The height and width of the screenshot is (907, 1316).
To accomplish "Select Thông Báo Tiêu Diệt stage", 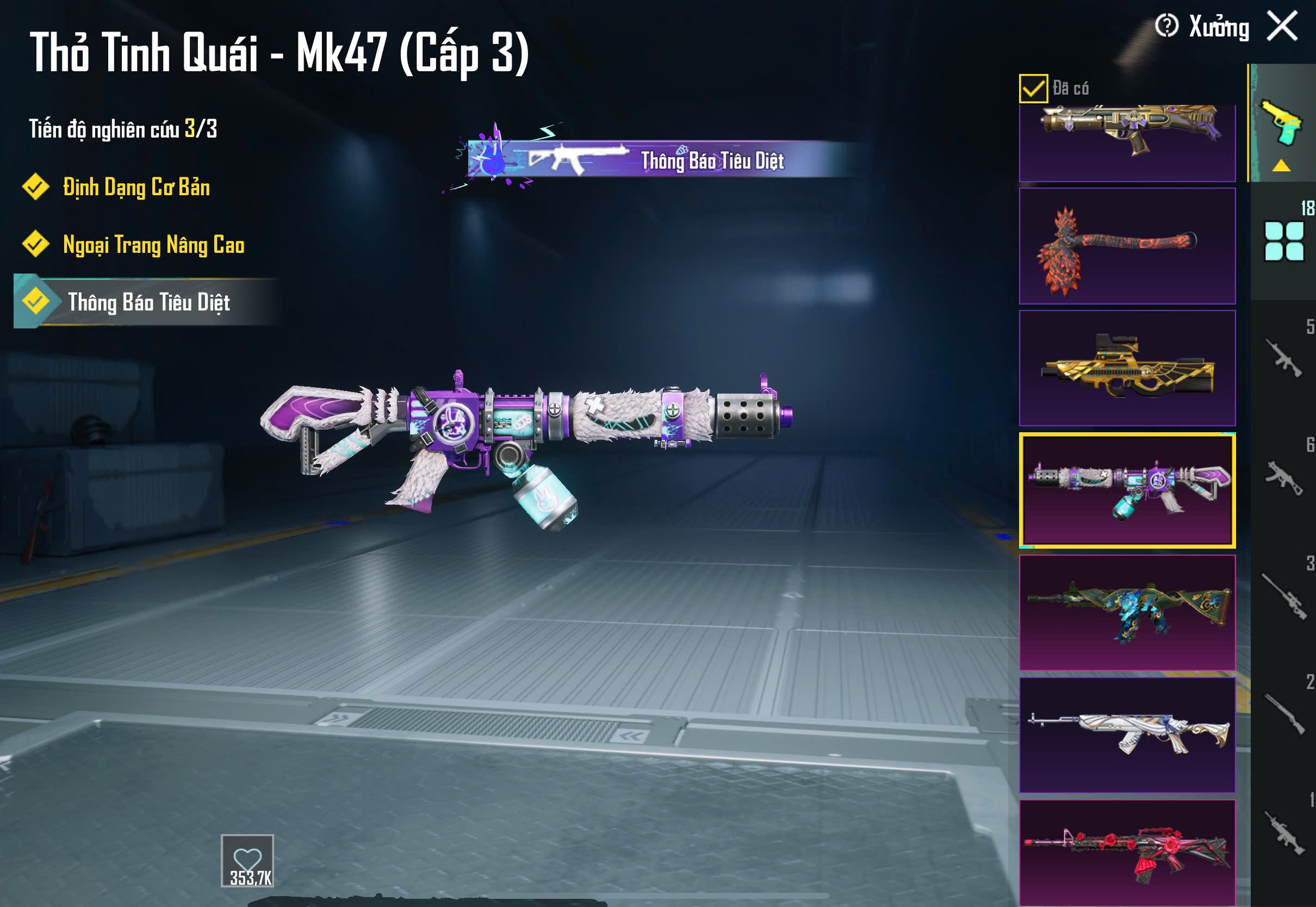I will pyautogui.click(x=148, y=302).
